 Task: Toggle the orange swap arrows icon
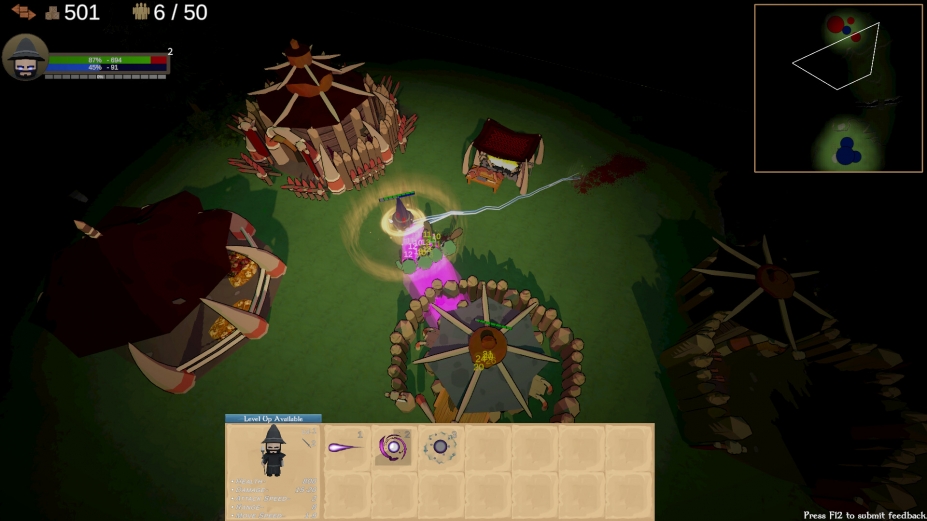tap(23, 13)
